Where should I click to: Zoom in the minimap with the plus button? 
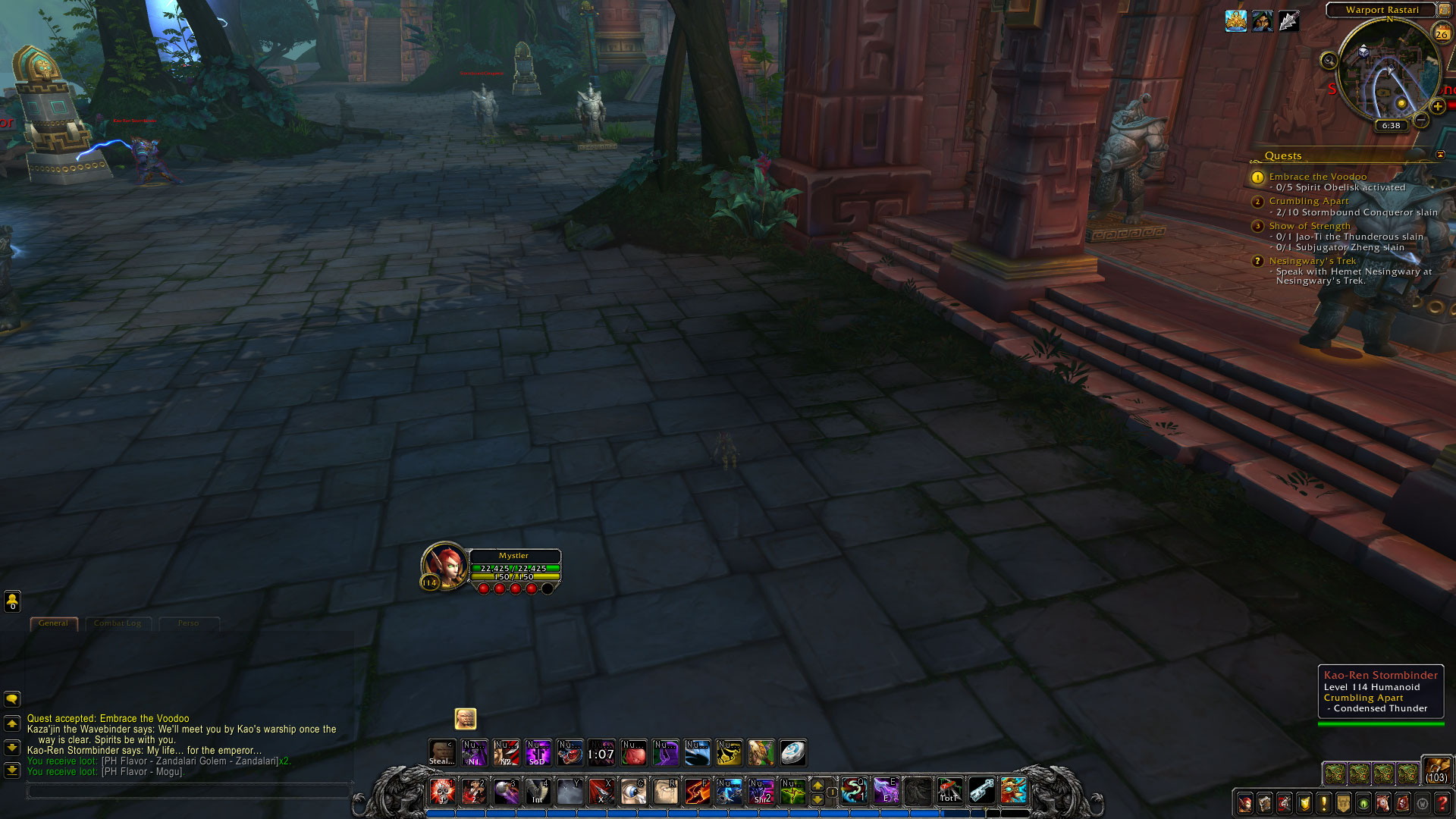point(1438,107)
